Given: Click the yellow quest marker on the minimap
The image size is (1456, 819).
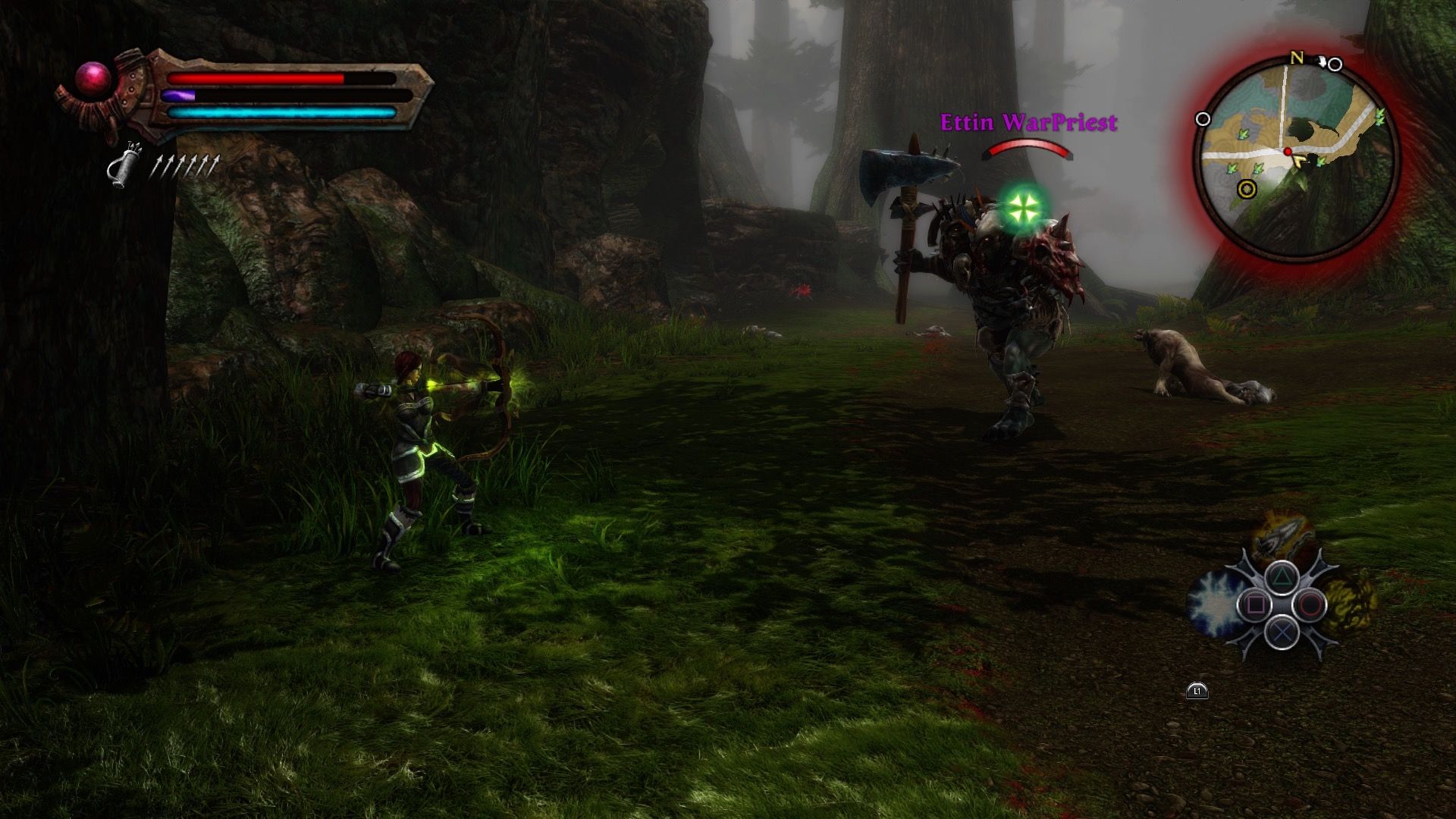Looking at the screenshot, I should point(1247,190).
